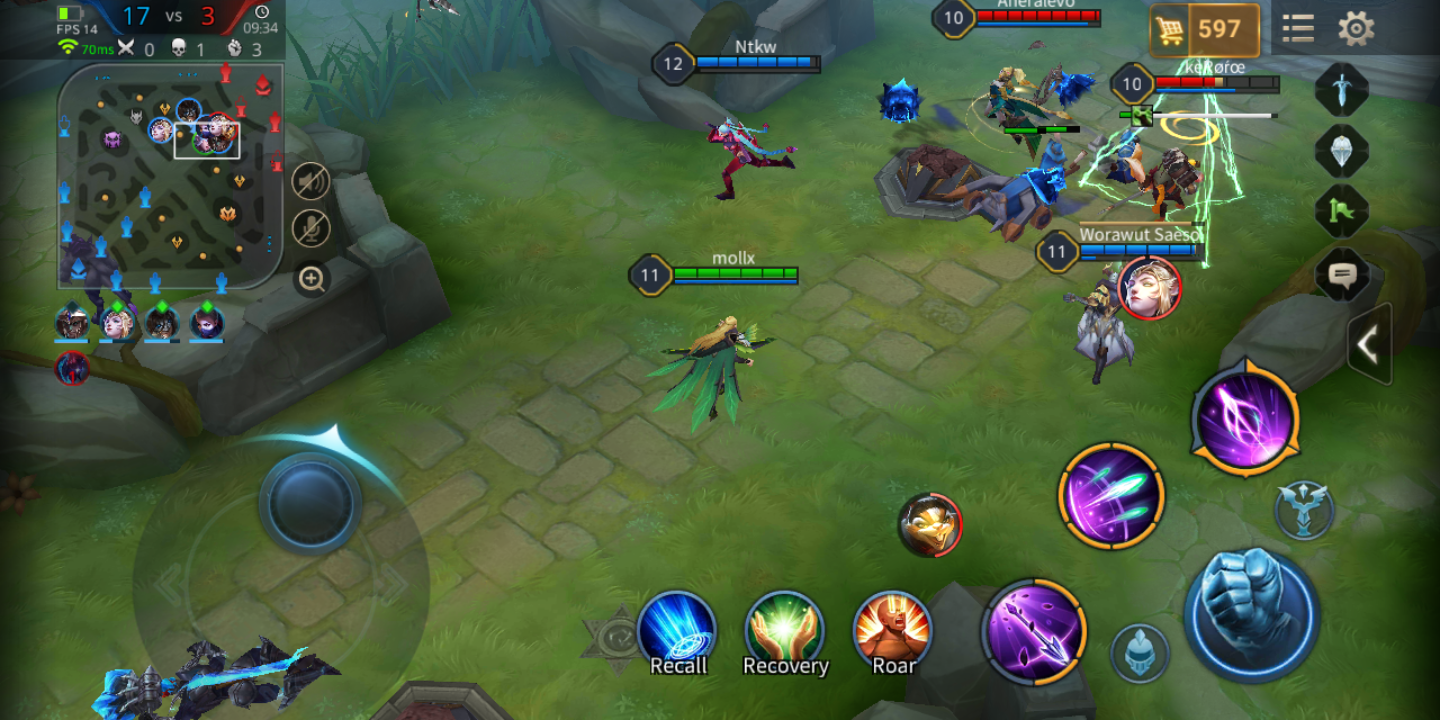Tap the fist basic attack button
1440x720 pixels.
1251,615
